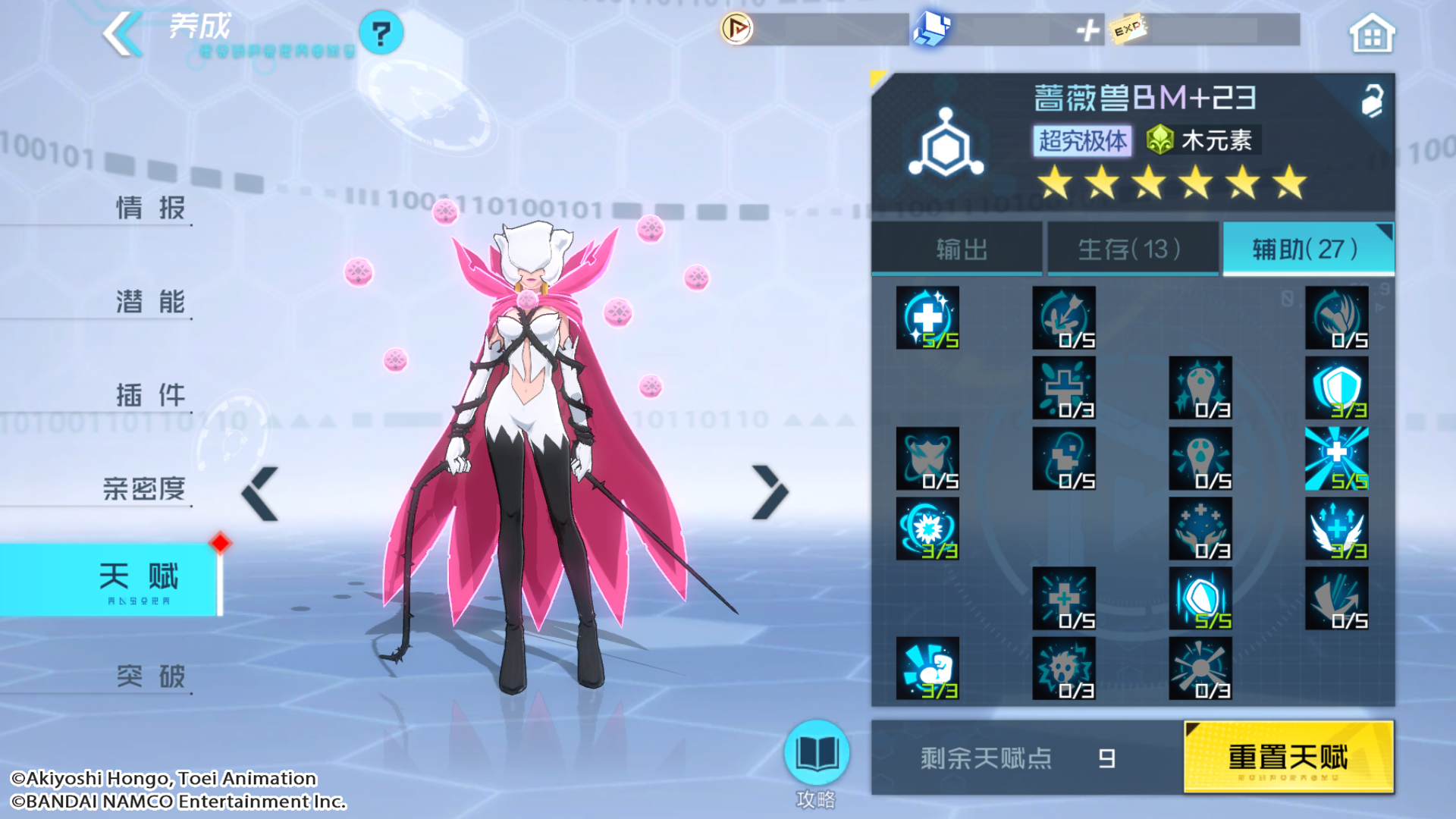Add currency with the plus button
The width and height of the screenshot is (1456, 819).
tap(1087, 30)
